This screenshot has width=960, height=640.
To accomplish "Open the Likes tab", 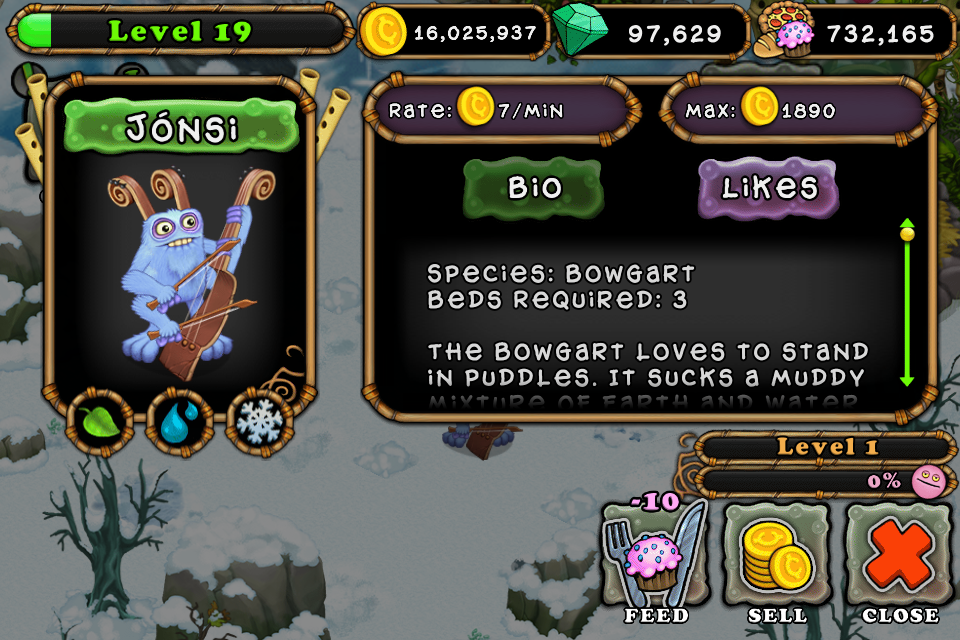I will (x=768, y=188).
